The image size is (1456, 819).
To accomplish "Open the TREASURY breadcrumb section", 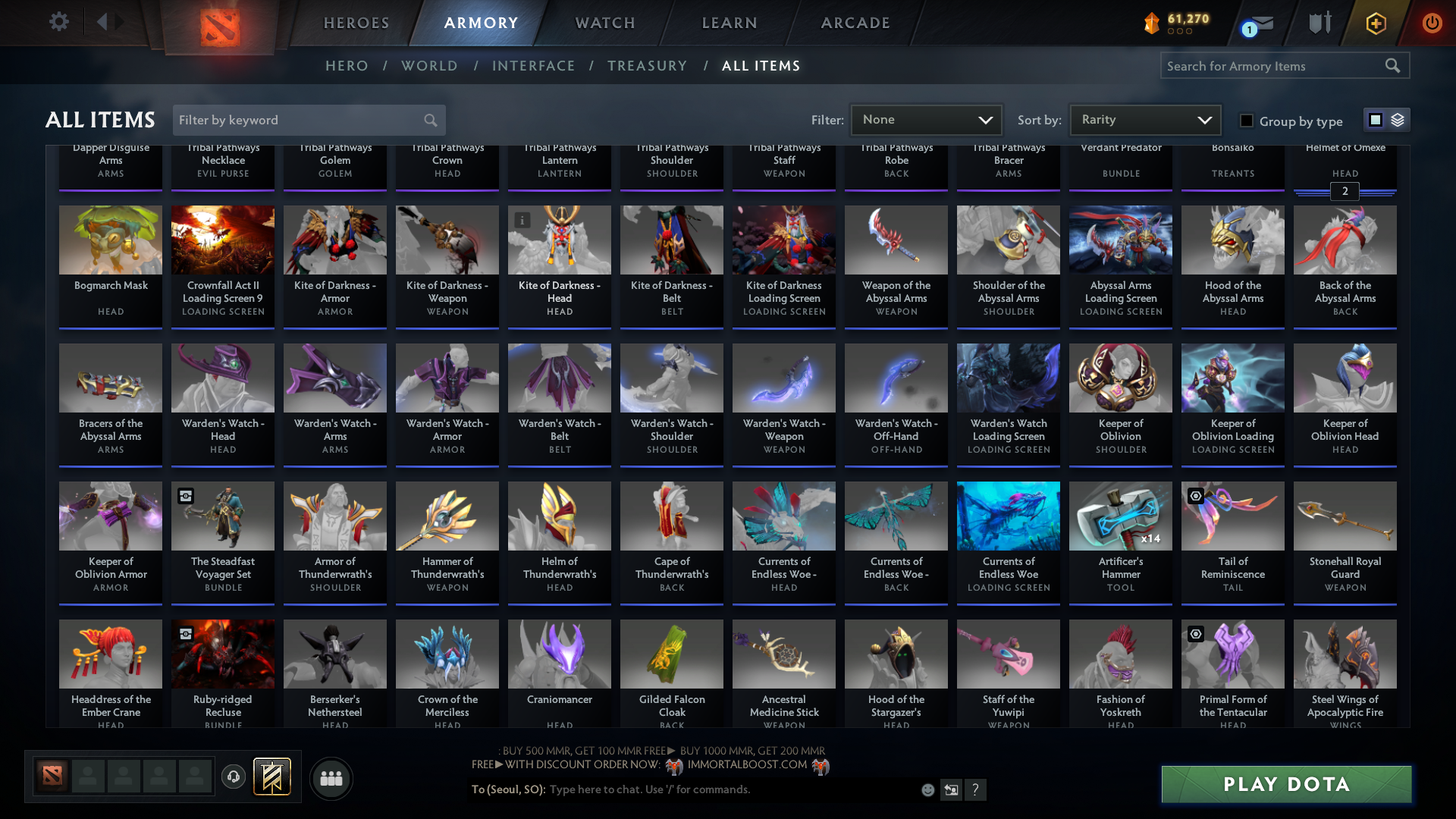I will pyautogui.click(x=647, y=66).
